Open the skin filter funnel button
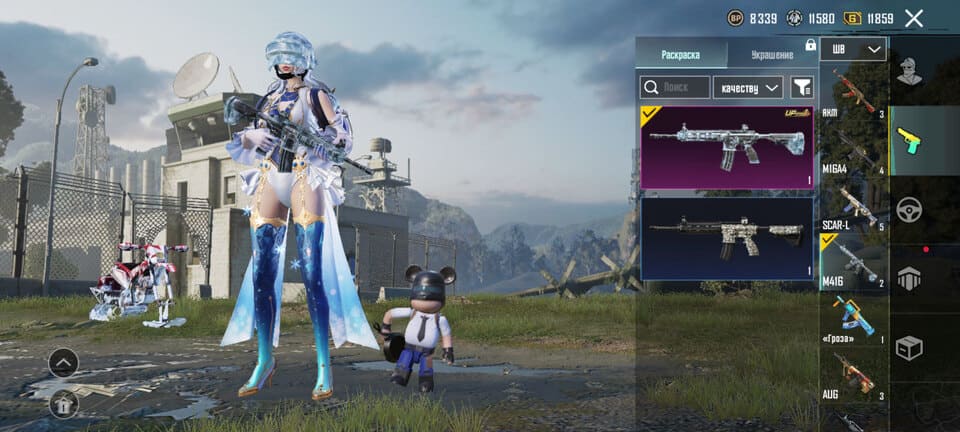Image resolution: width=960 pixels, height=432 pixels. tap(801, 88)
